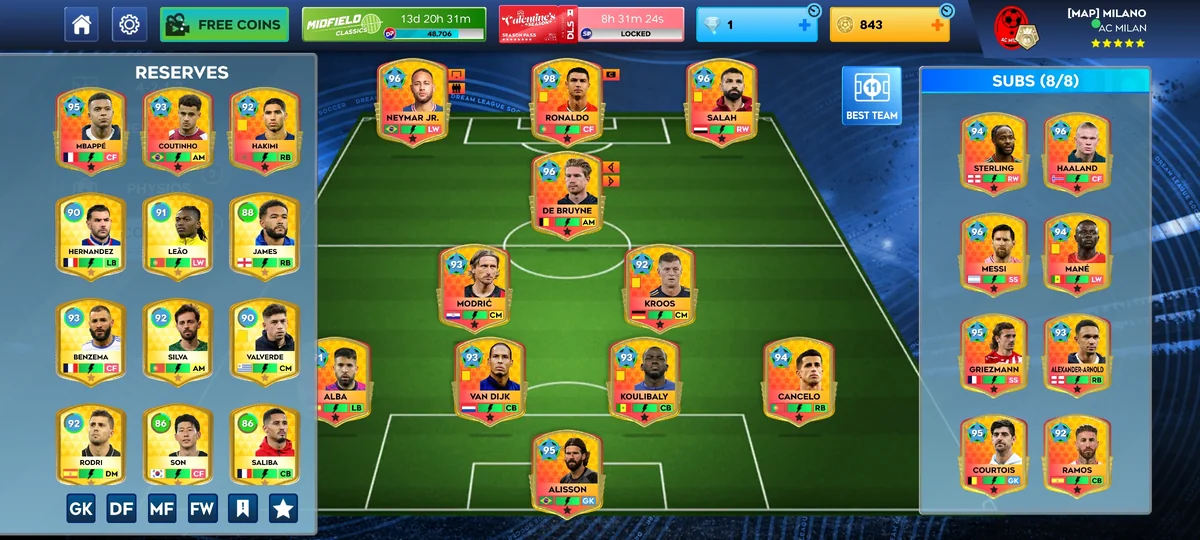This screenshot has width=1200, height=540.
Task: Add more diamonds with the plus button
Action: [804, 25]
